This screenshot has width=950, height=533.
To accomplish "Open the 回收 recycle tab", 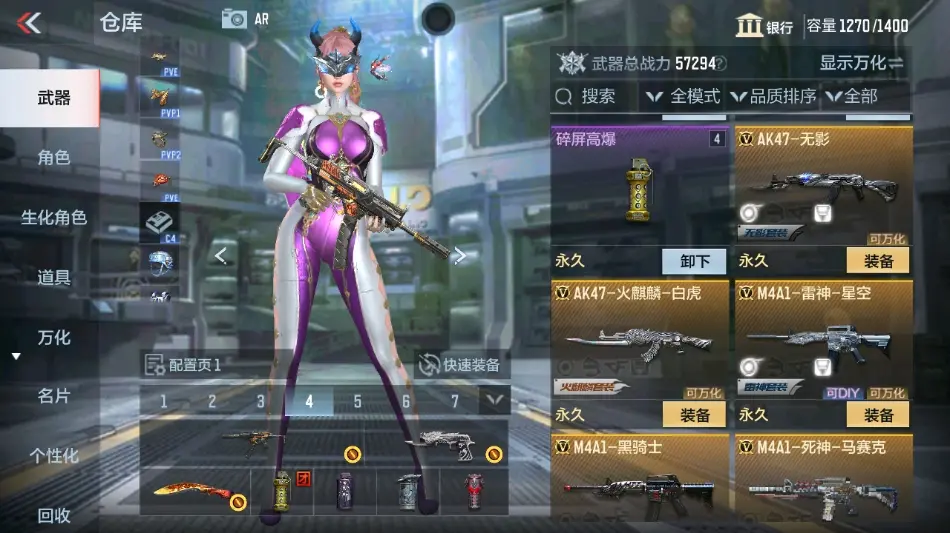I will 53,515.
